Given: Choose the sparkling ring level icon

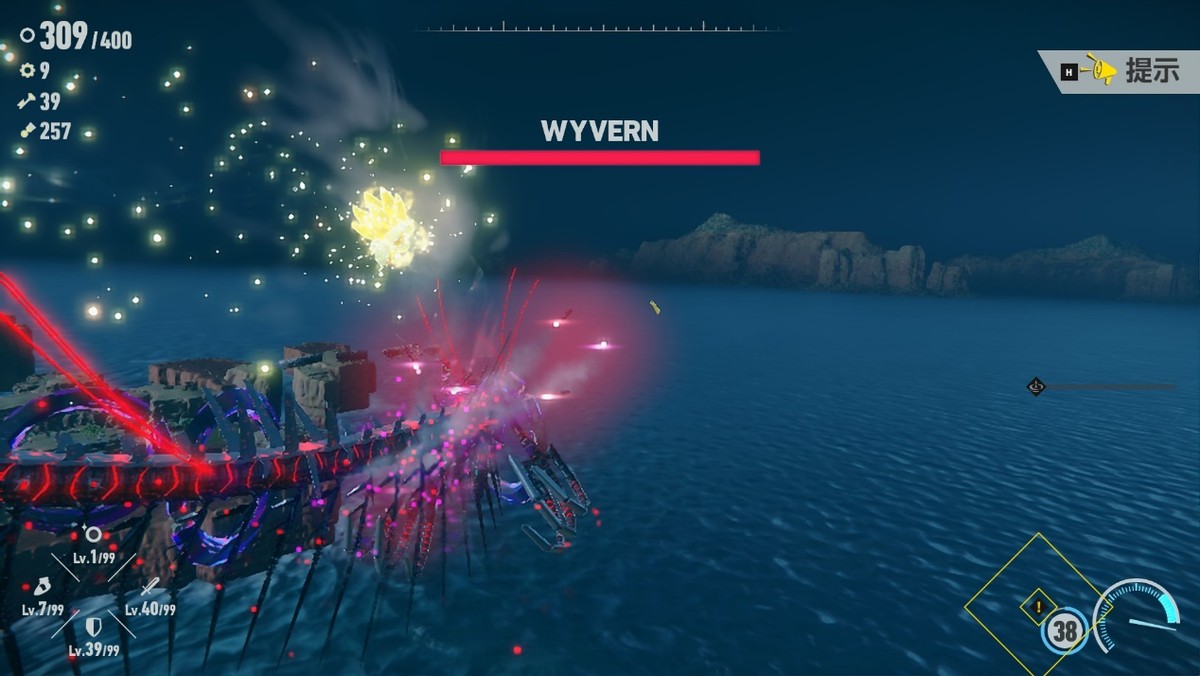Looking at the screenshot, I should [92, 535].
